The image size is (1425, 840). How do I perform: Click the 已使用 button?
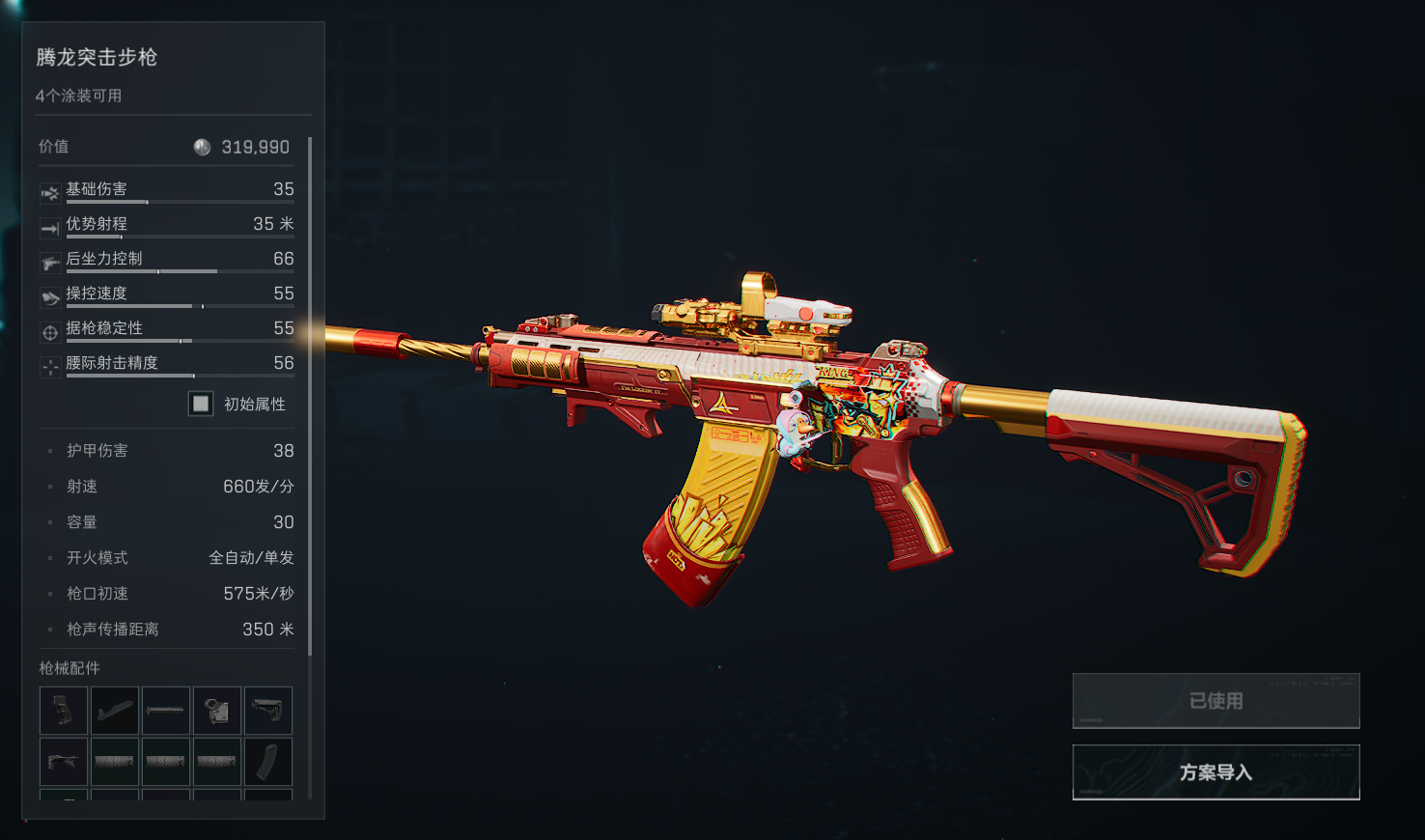click(x=1215, y=701)
